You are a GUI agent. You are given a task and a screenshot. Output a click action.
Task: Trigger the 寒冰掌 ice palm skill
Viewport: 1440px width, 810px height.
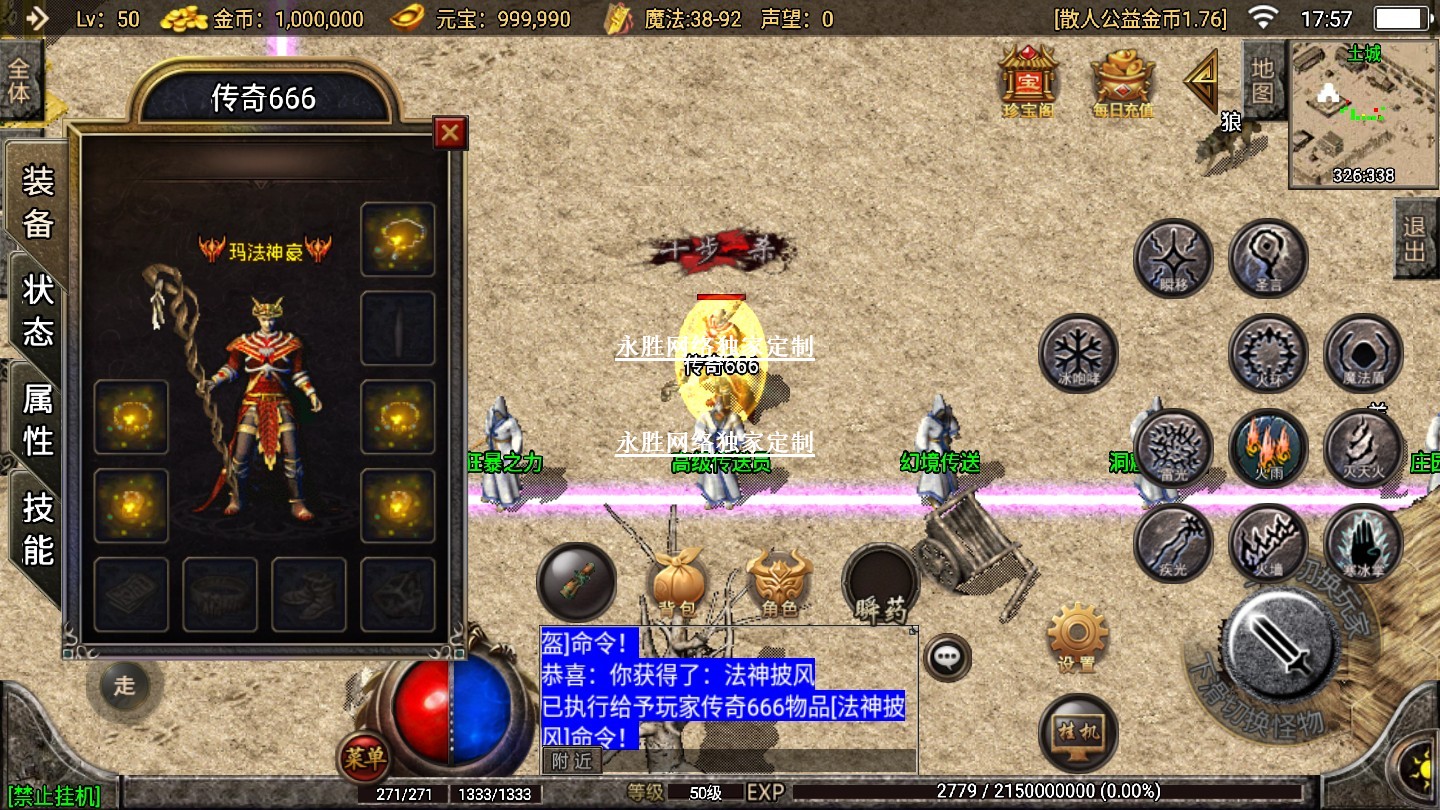coord(1363,543)
